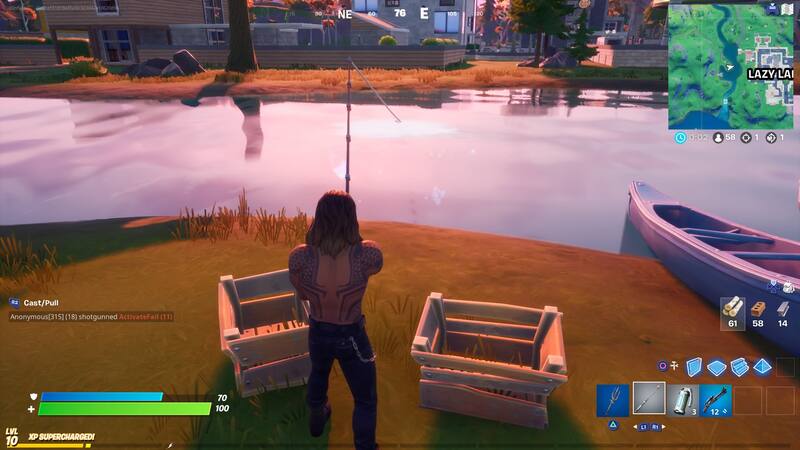Open the minimap showing Lazy Lake
Viewport: 800px width, 450px height.
tap(733, 64)
